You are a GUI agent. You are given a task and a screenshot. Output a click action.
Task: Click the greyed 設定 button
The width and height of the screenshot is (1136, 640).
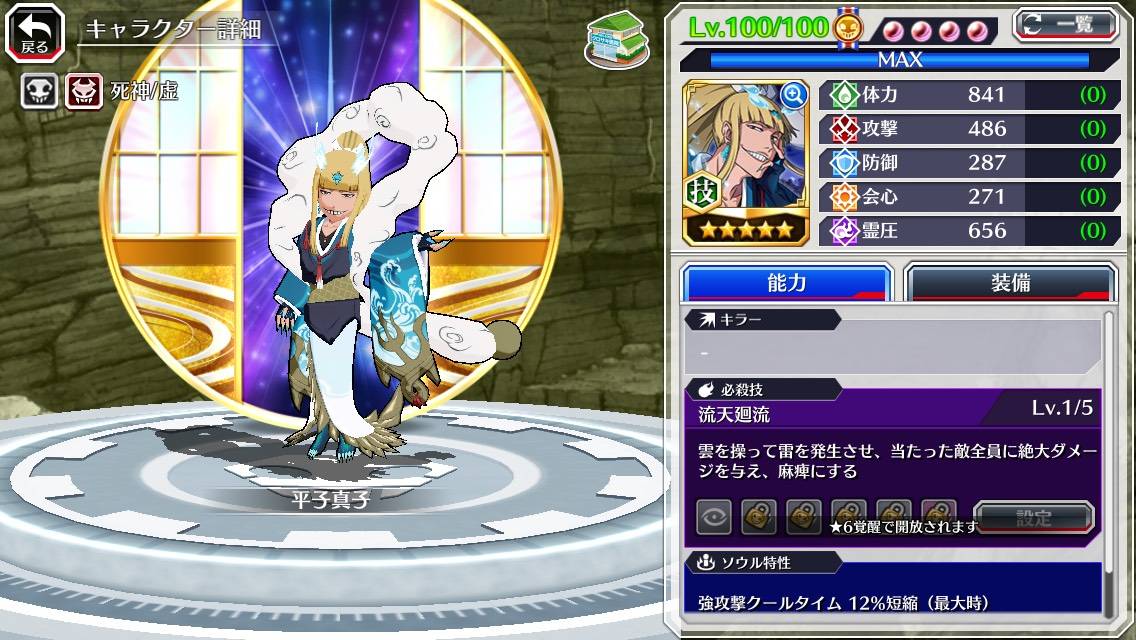coord(1034,518)
